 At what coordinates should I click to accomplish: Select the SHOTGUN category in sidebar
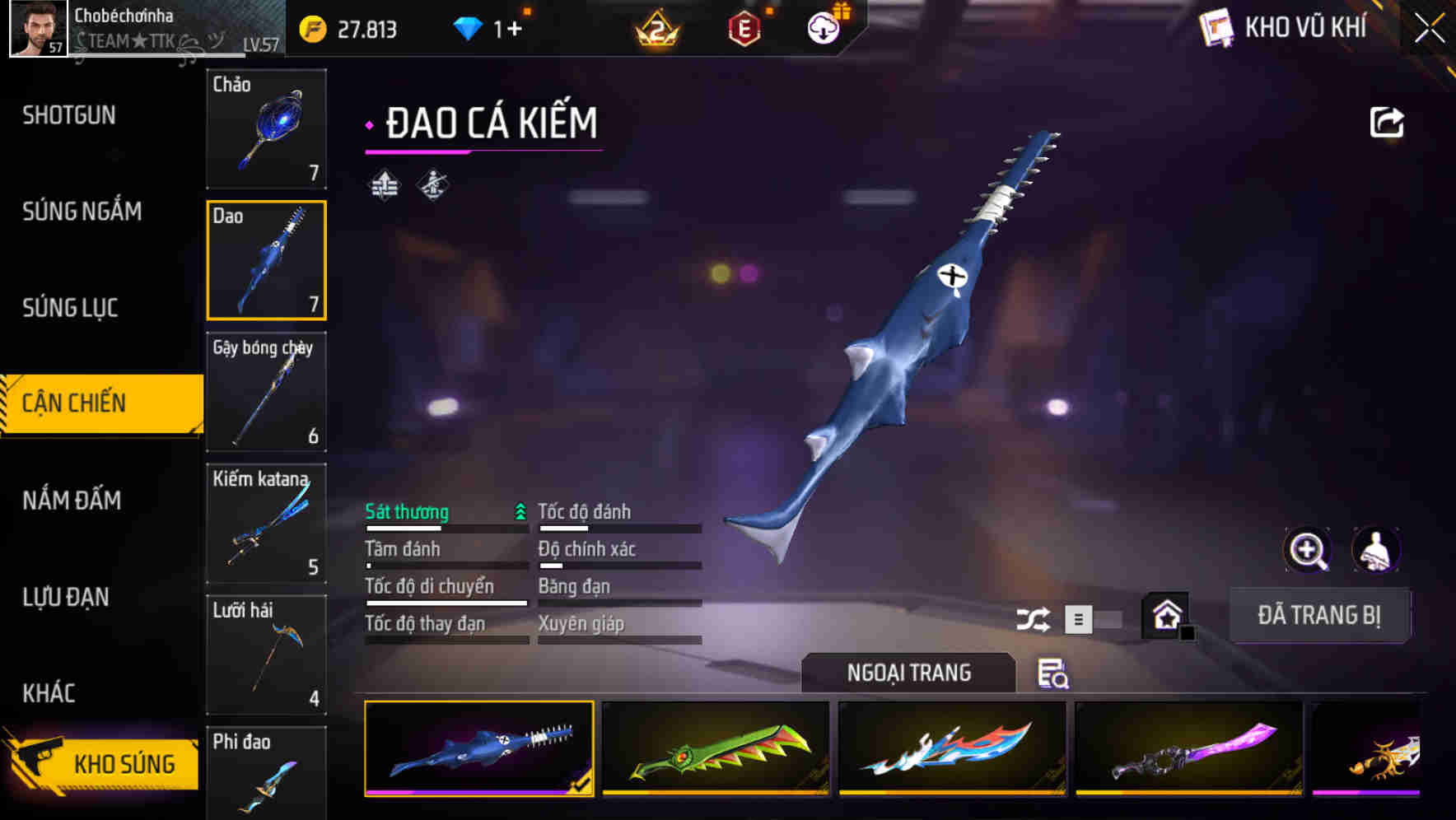(68, 115)
